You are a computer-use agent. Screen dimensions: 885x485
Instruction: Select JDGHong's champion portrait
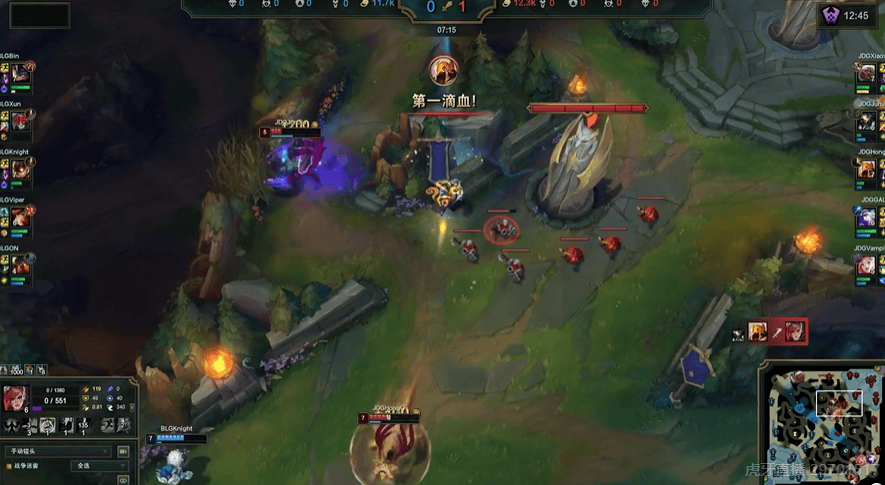tap(868, 171)
